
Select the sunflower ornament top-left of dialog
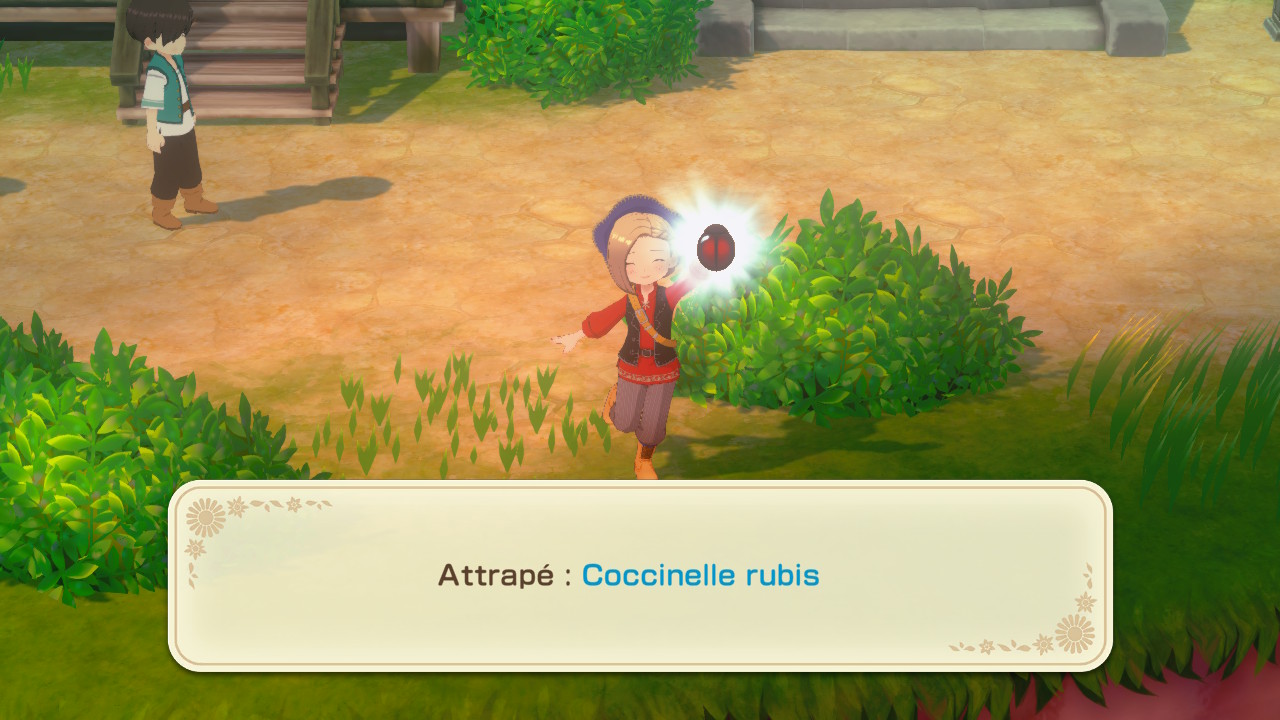(205, 518)
